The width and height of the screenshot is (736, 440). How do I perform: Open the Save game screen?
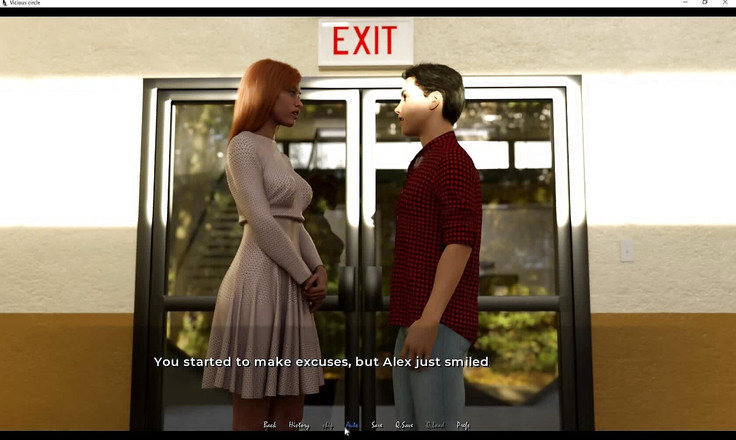[377, 425]
